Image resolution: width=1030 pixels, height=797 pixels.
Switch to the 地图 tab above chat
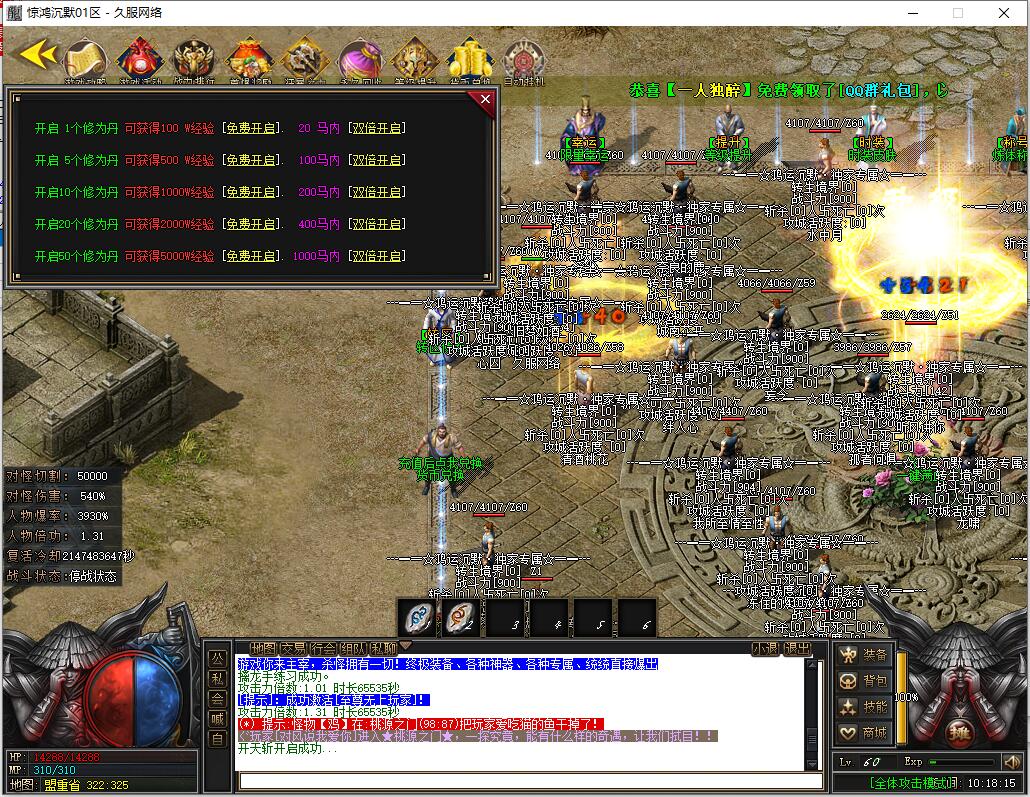coord(263,648)
